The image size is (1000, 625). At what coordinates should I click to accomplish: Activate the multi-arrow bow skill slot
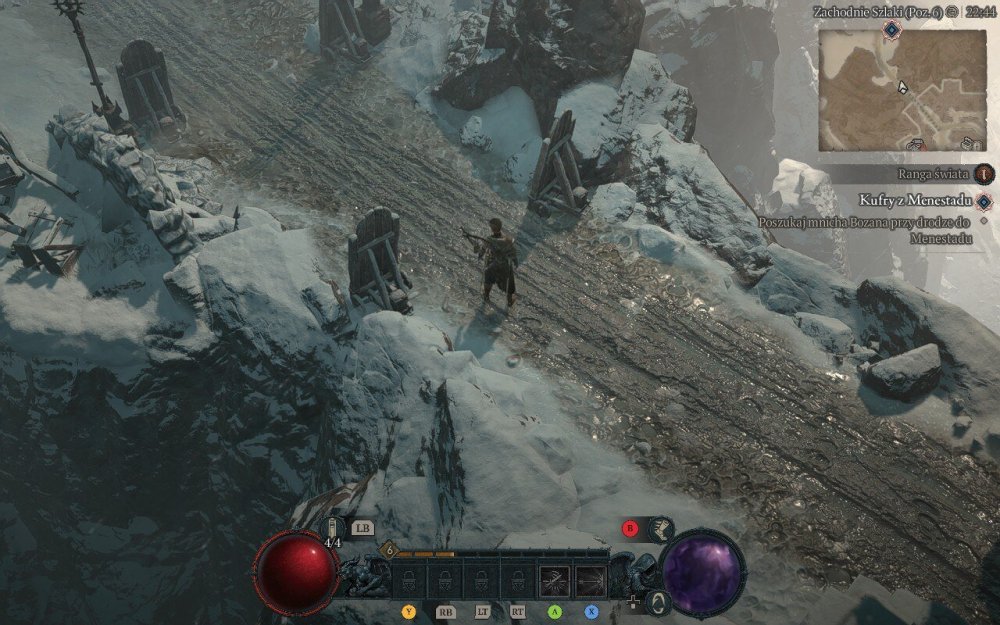pyautogui.click(x=554, y=580)
